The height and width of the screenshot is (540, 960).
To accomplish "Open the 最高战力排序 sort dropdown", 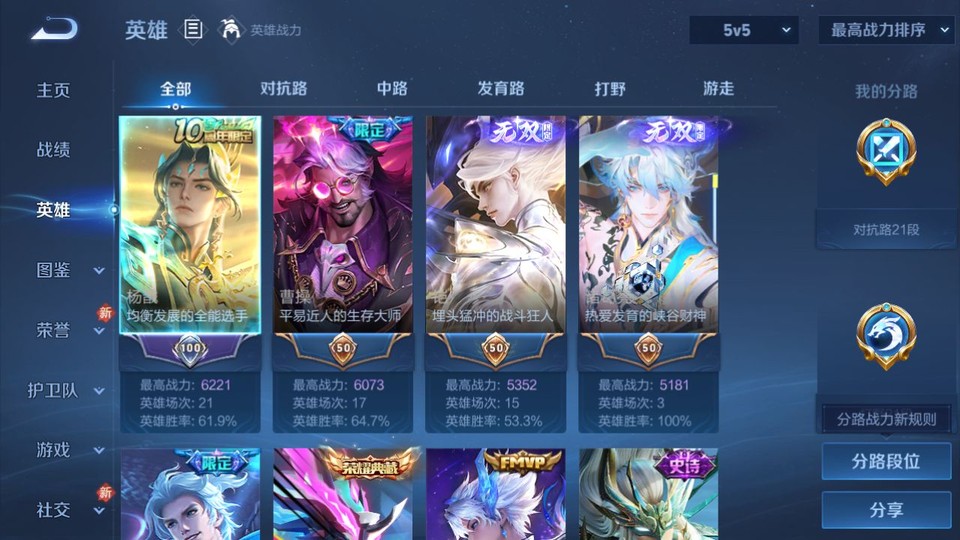I will coord(886,30).
